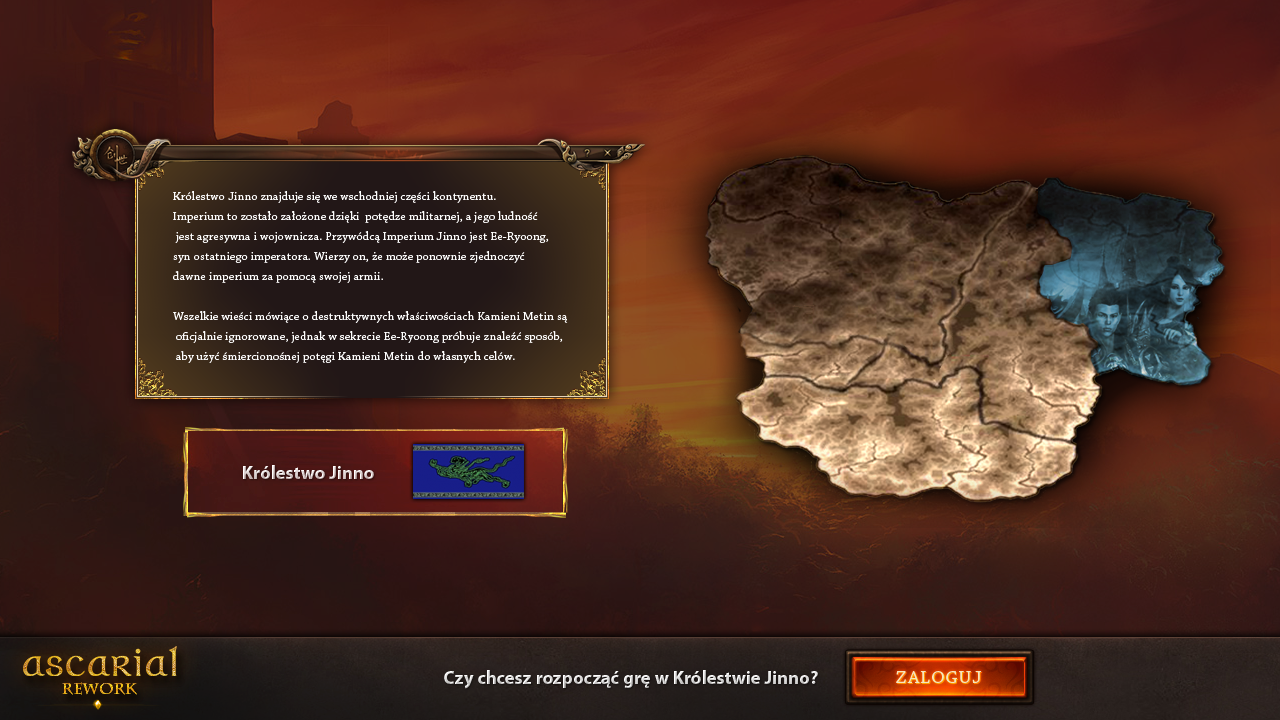Viewport: 1280px width, 720px height.
Task: Close the kingdom description window
Action: [x=609, y=152]
